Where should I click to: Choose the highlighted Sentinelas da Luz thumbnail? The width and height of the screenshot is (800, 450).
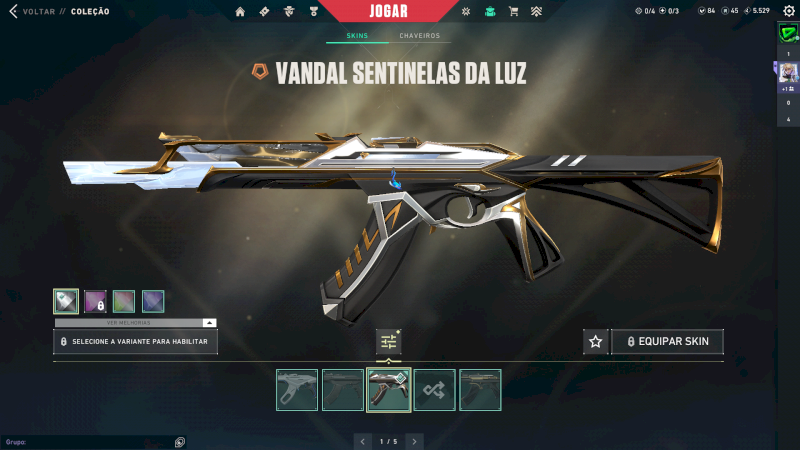(x=389, y=389)
